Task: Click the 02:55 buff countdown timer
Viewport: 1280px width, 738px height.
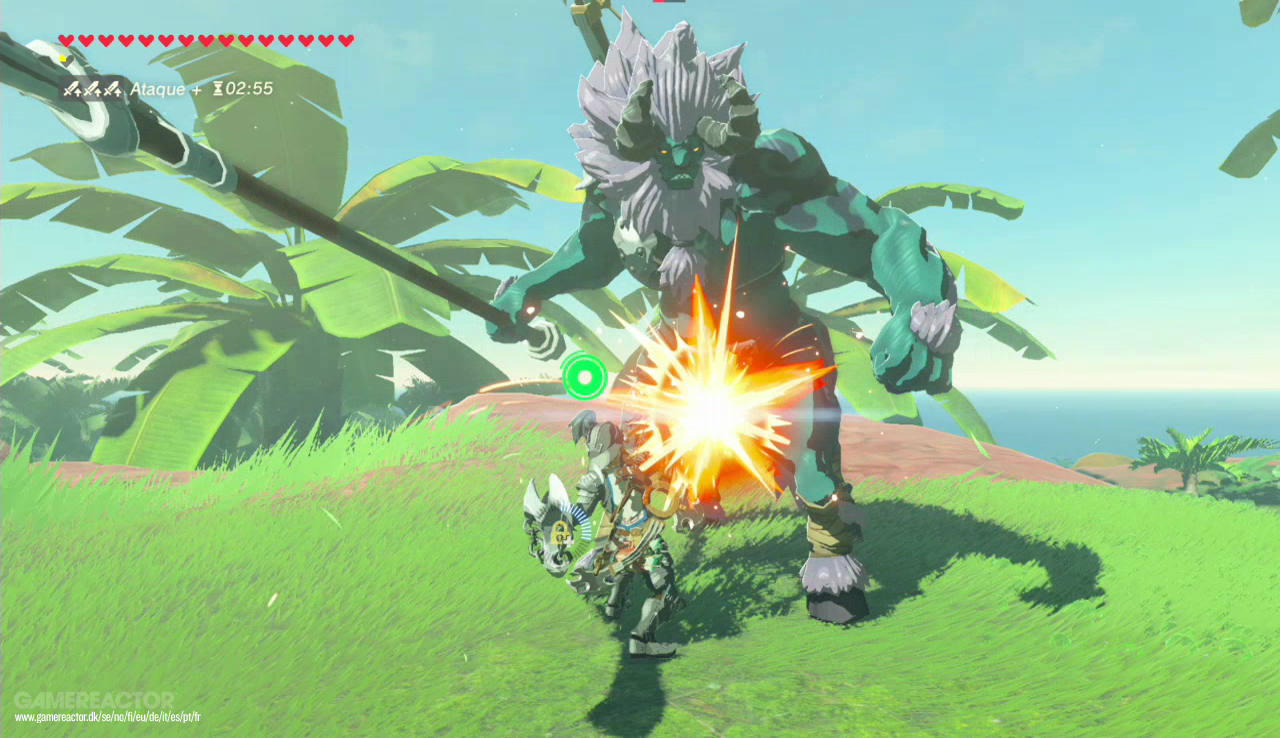Action: click(249, 89)
